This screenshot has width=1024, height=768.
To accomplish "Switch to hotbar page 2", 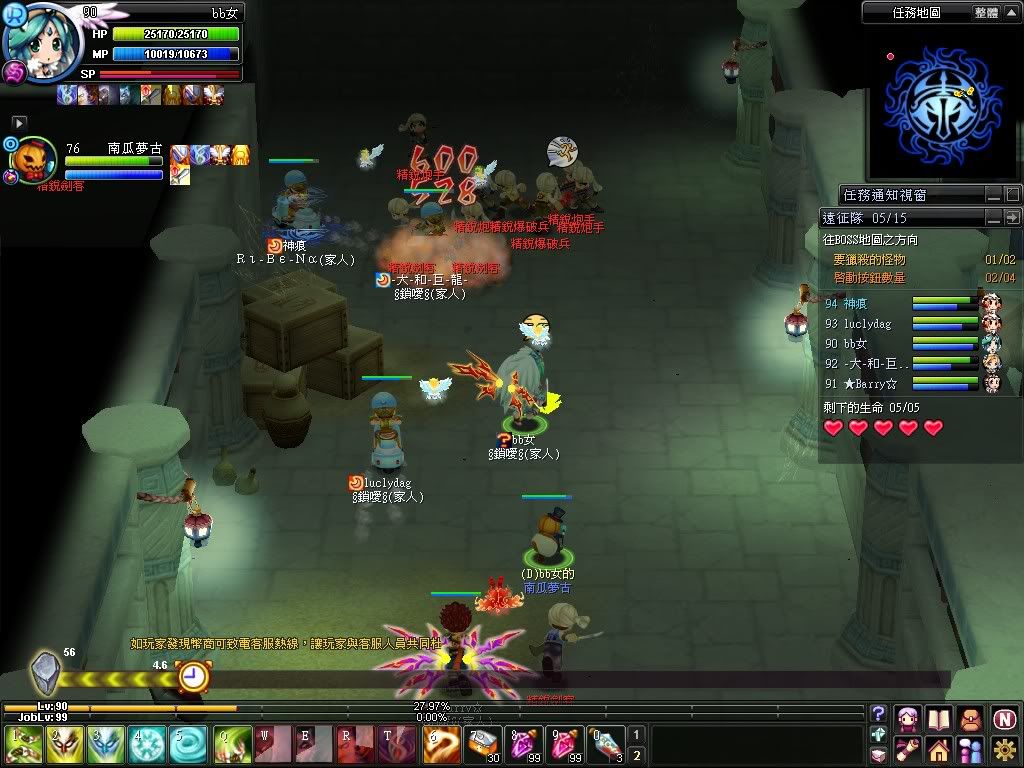I will click(x=636, y=755).
